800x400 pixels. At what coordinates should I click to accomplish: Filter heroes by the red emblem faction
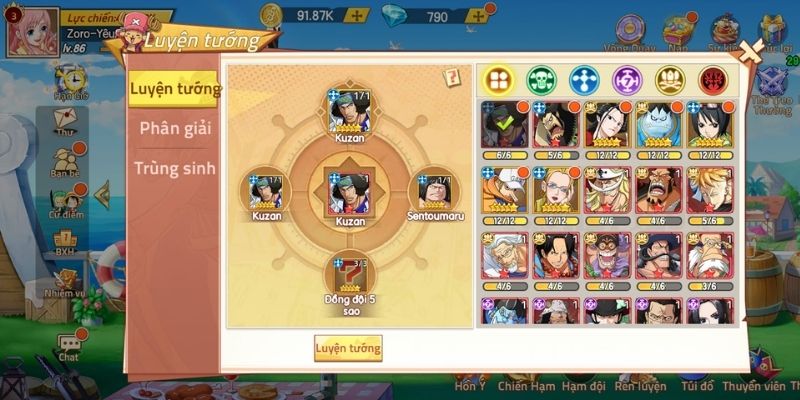click(713, 79)
